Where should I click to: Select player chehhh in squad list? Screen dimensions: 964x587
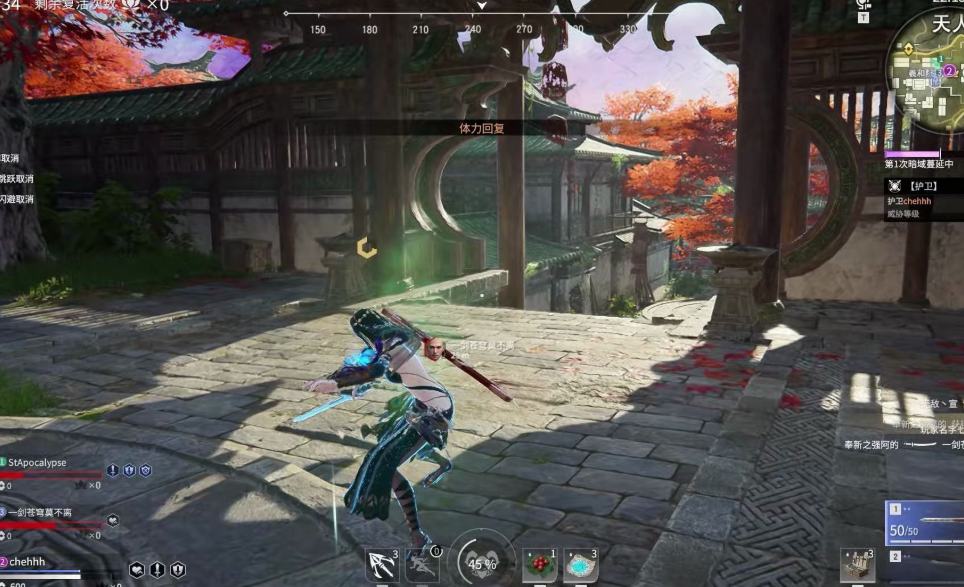(28, 562)
